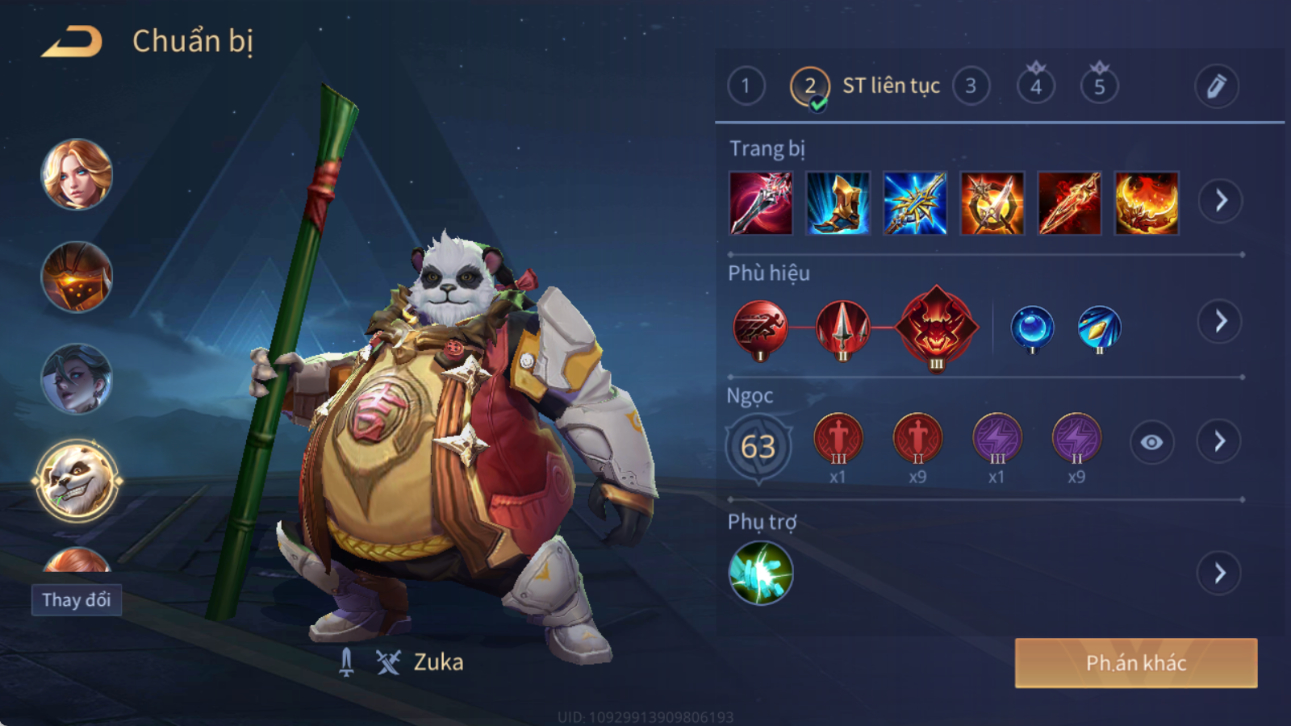Go back using the return arrow
This screenshot has height=726, width=1291.
[x=72, y=42]
